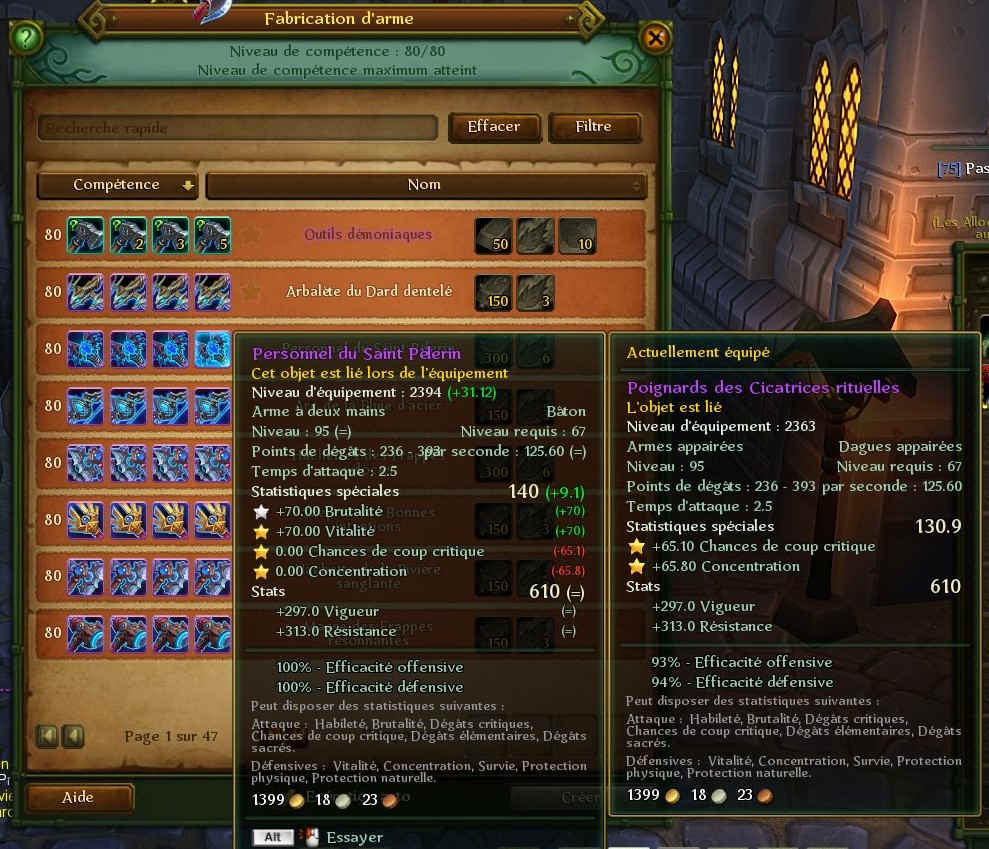The height and width of the screenshot is (849, 989).
Task: Open the green question mark help
Action: [26, 39]
